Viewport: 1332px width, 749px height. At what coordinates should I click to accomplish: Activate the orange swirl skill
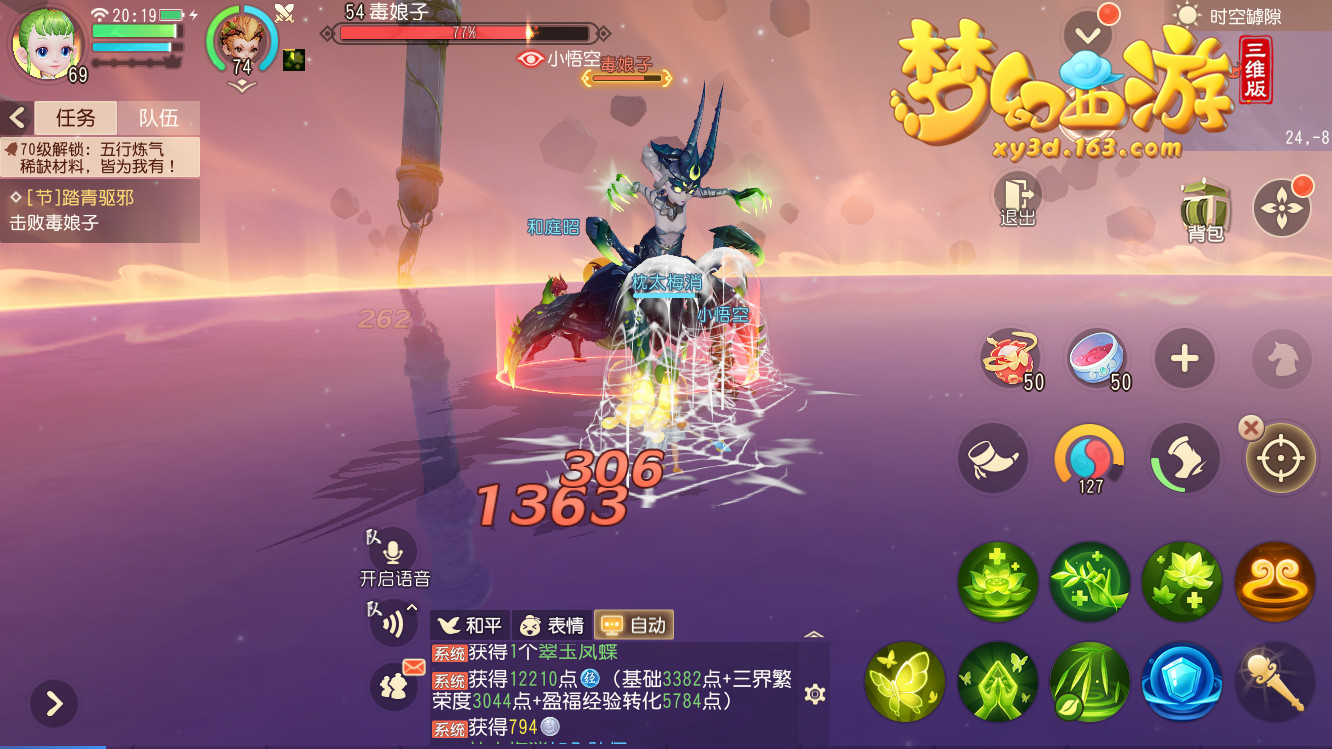point(1275,582)
